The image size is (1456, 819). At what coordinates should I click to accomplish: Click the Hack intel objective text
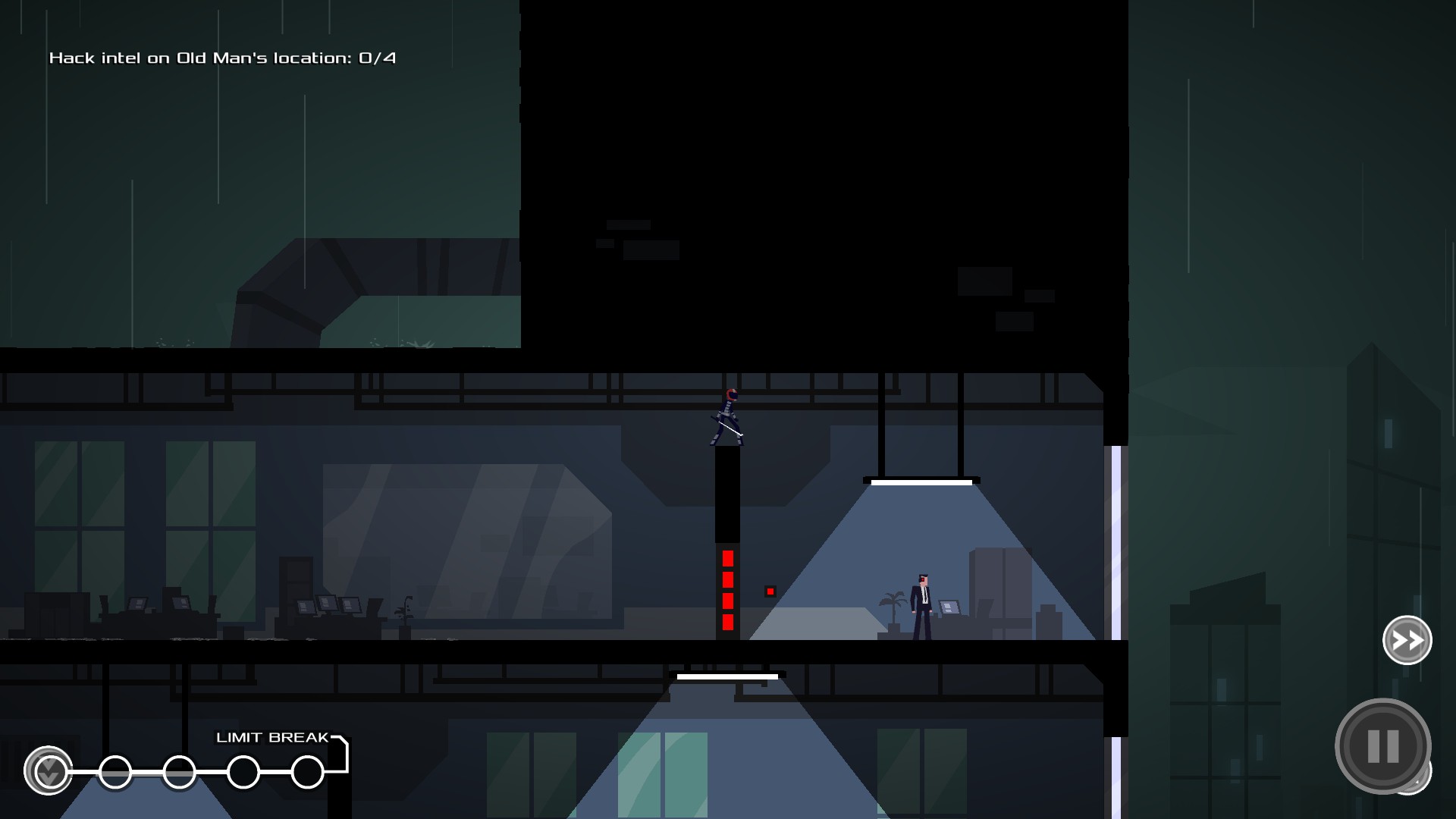[x=223, y=57]
